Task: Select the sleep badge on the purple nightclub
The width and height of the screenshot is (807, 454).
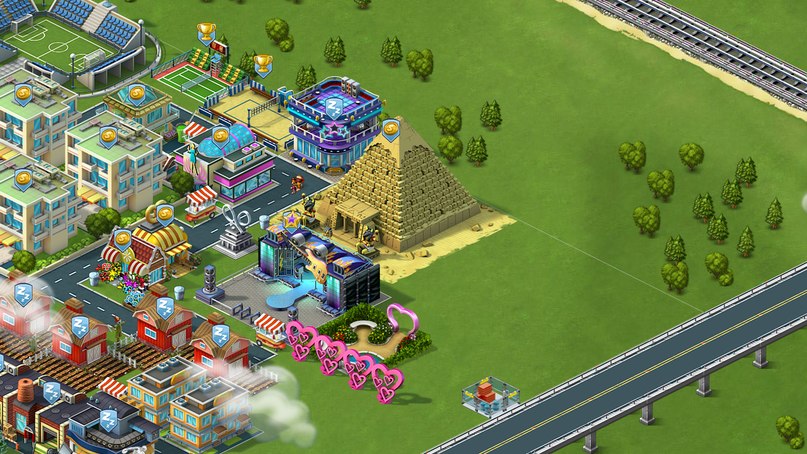Action: pos(335,105)
